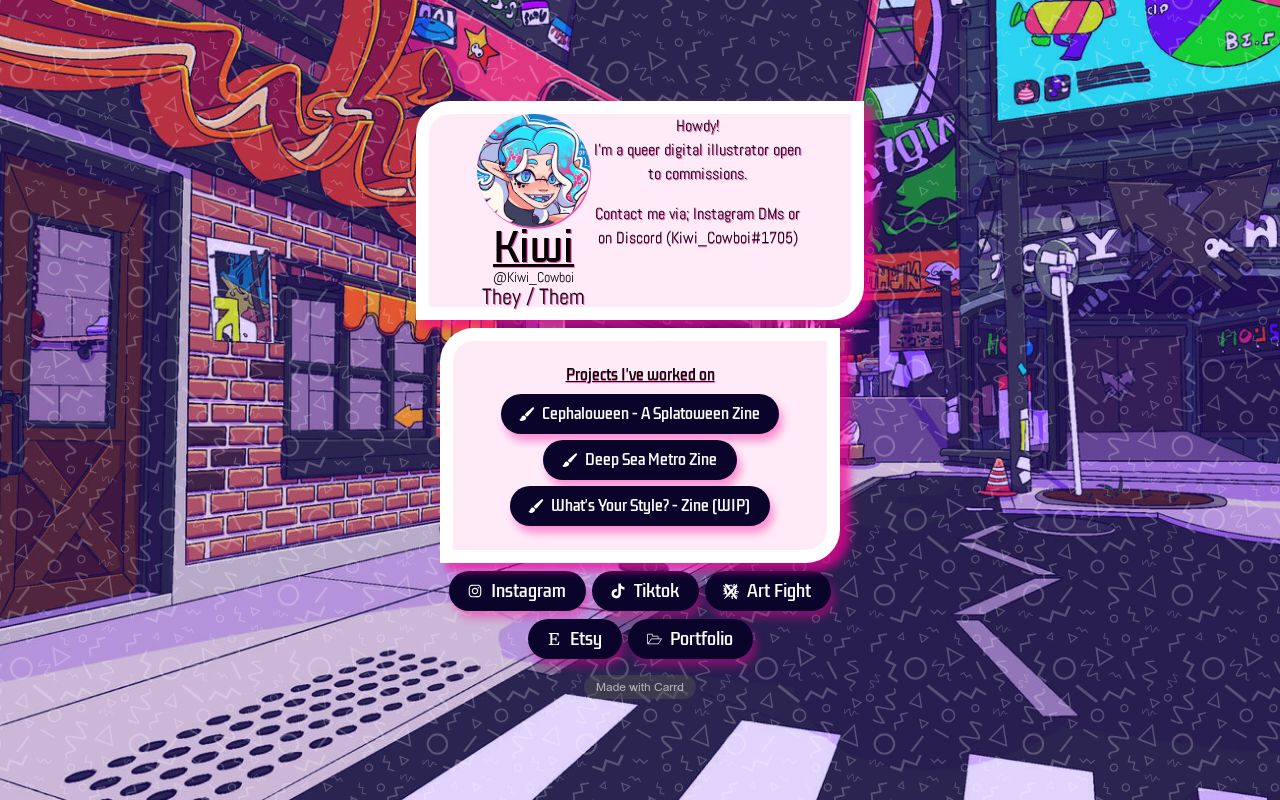Click the Instagram icon on the Instagram button
The image size is (1280, 800).
tap(475, 591)
